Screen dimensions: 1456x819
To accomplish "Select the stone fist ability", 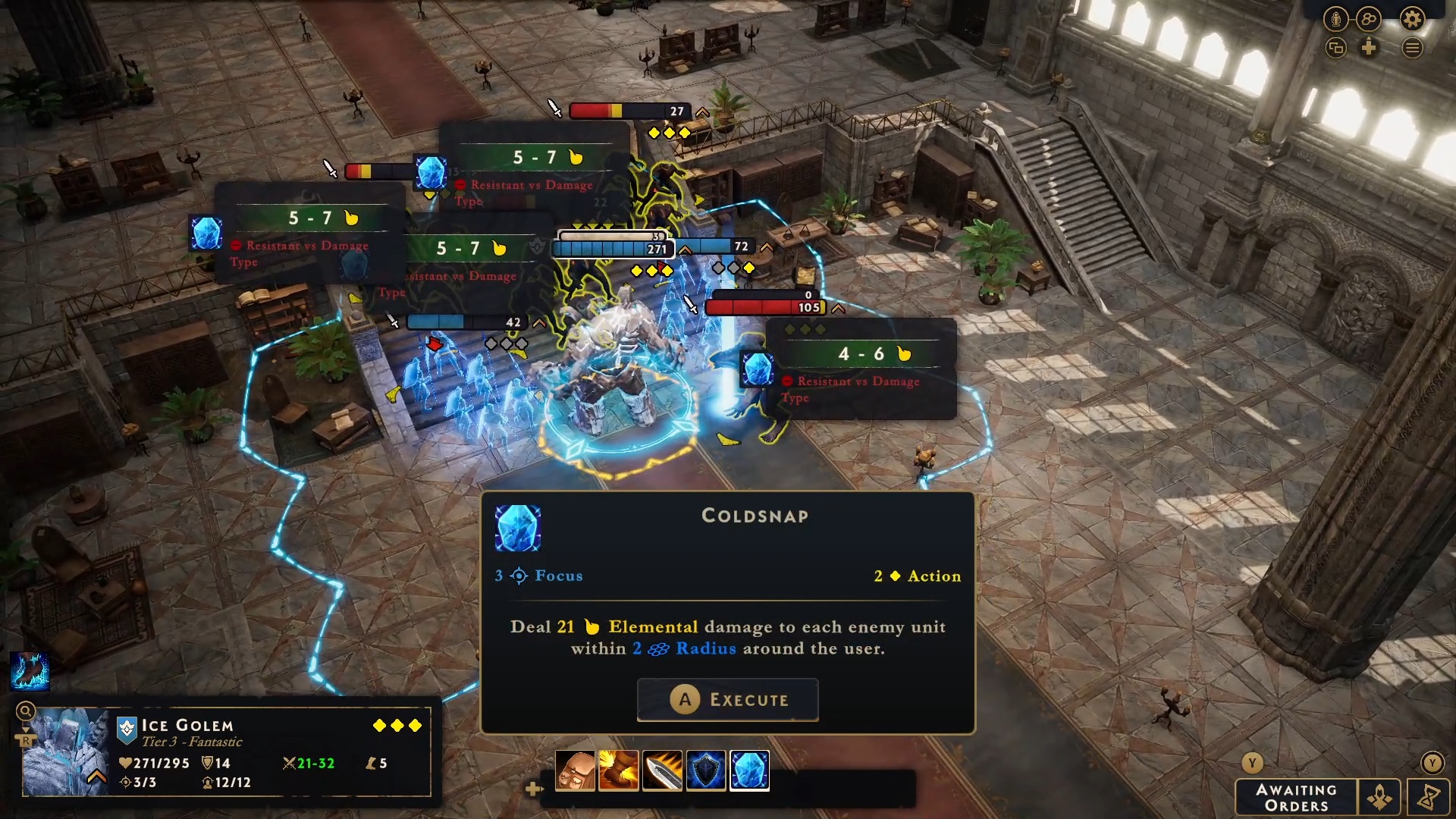I will pos(575,771).
